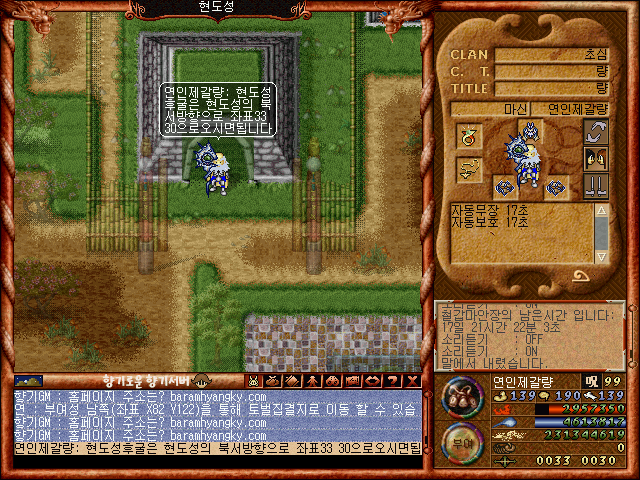Click the swirl icon below the buff list
Screen dimensions: 640x480
coord(580,277)
